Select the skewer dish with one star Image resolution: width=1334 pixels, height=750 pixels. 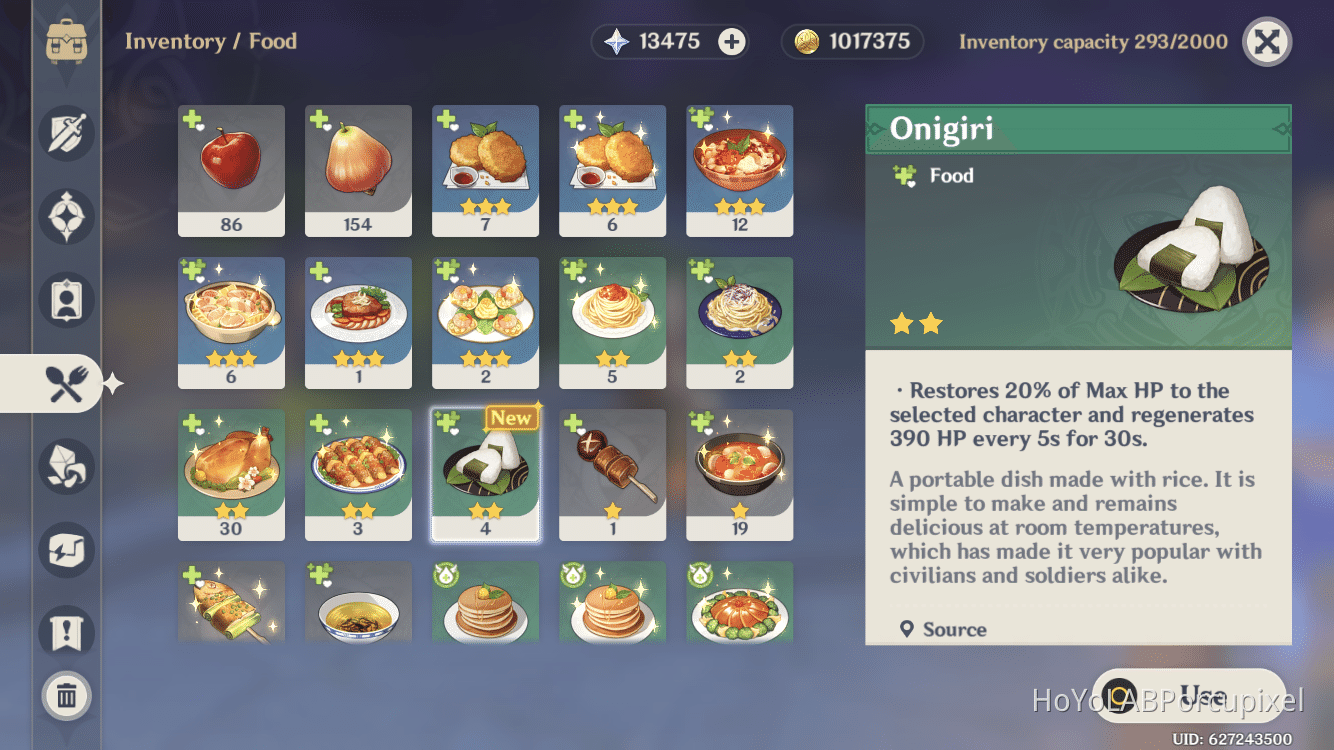(612, 472)
